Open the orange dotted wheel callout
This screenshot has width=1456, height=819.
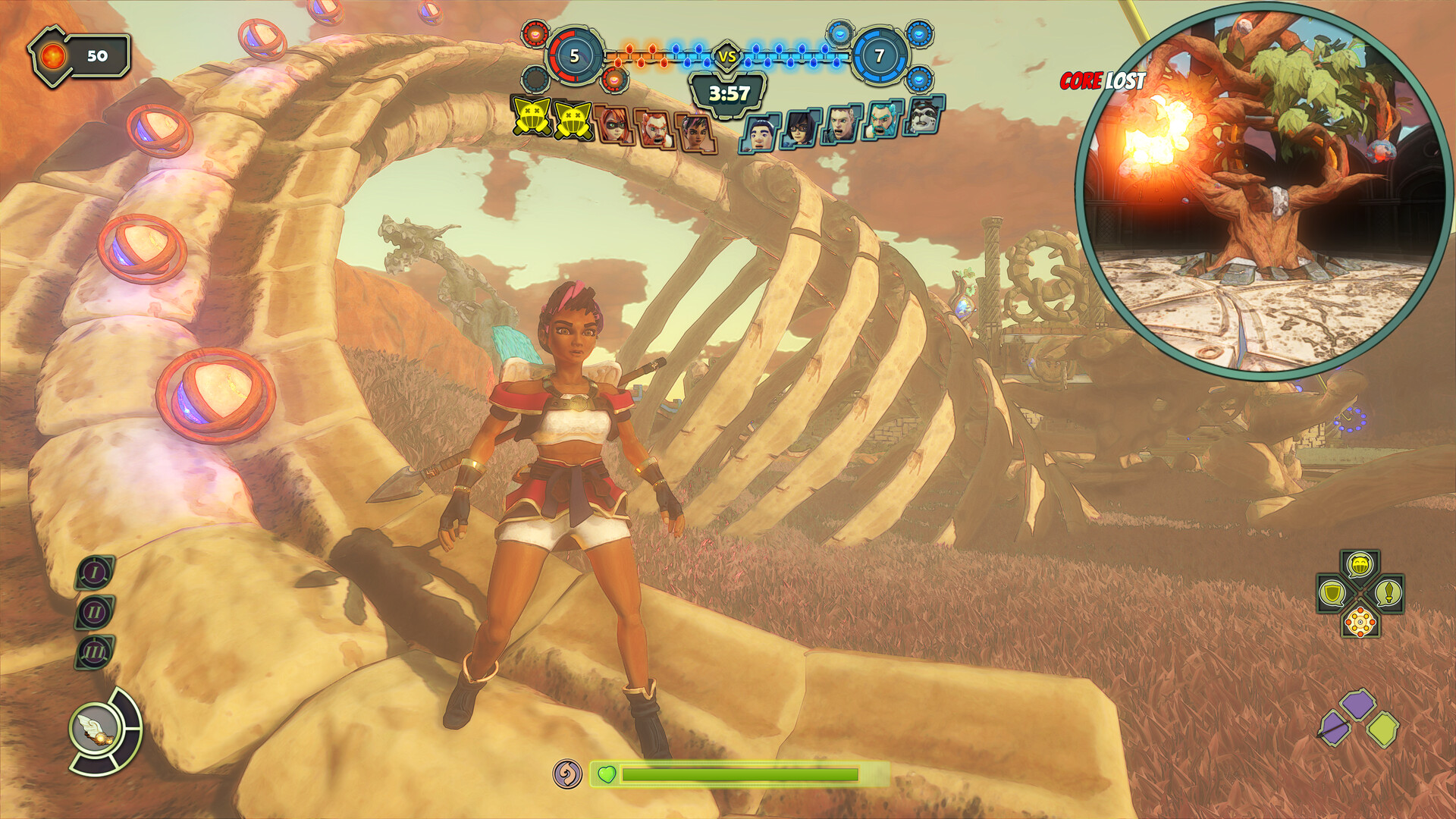1360,622
